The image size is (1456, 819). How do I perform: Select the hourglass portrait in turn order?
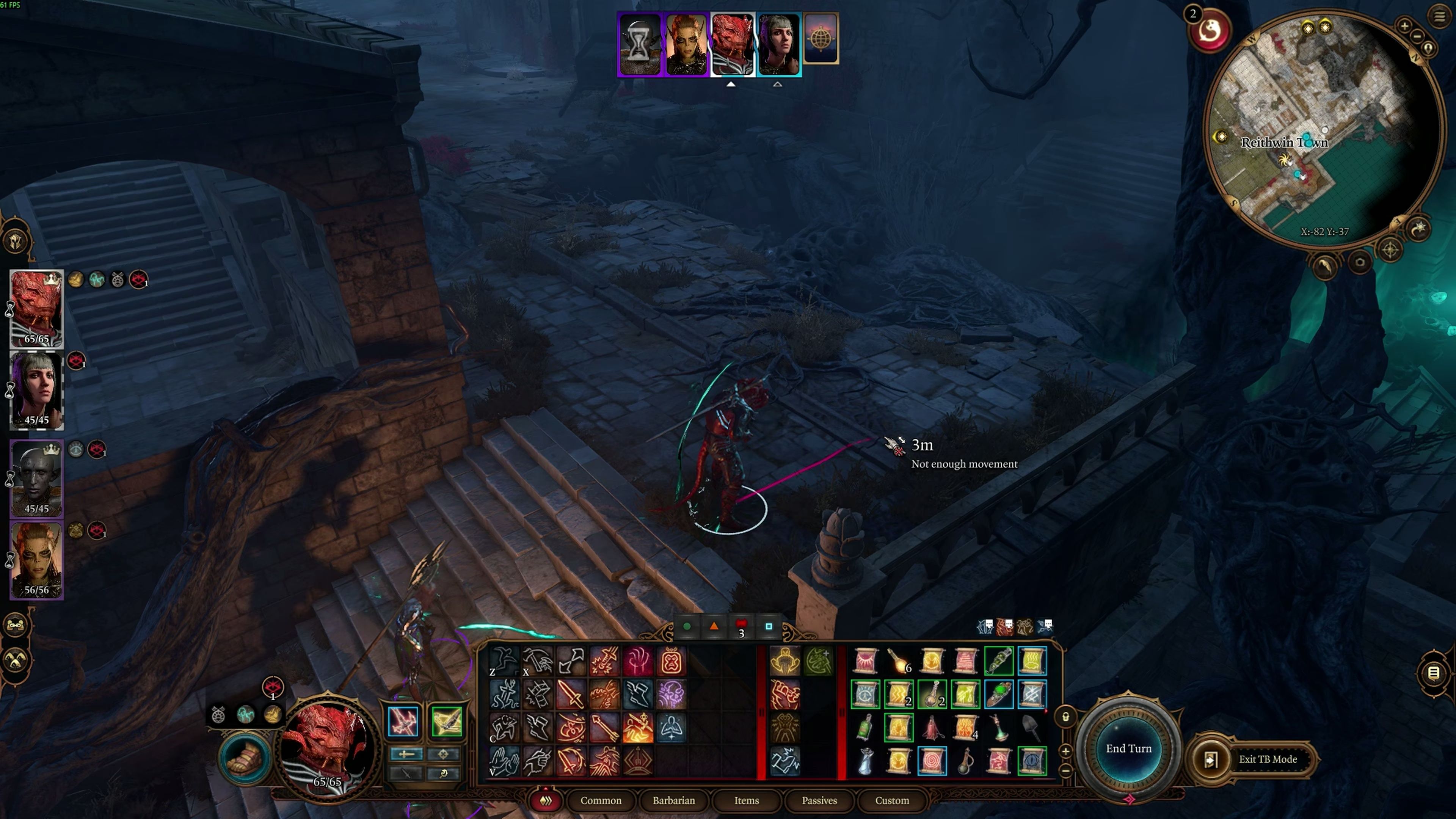point(640,44)
